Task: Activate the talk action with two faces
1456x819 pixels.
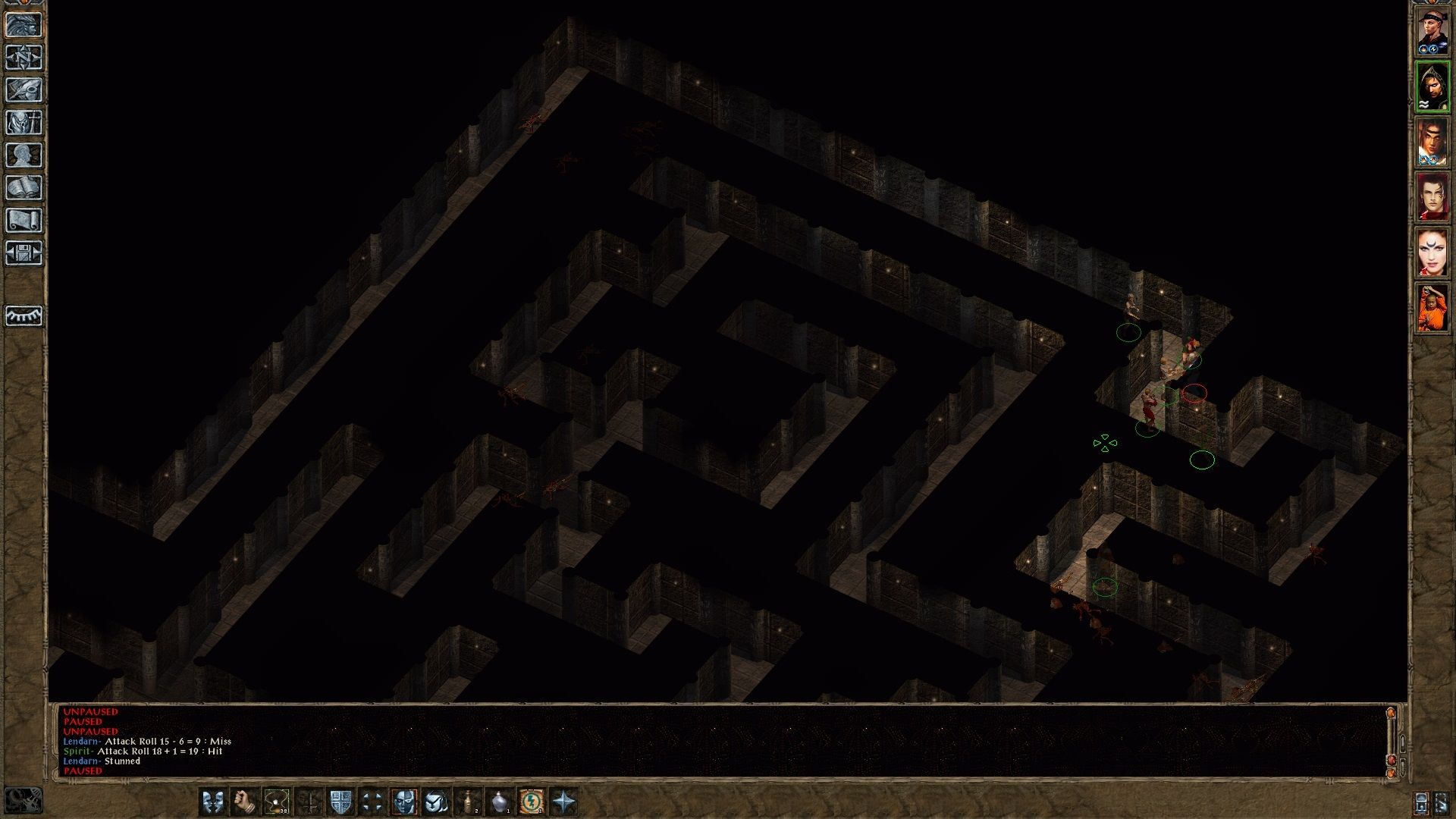Action: coord(213,802)
